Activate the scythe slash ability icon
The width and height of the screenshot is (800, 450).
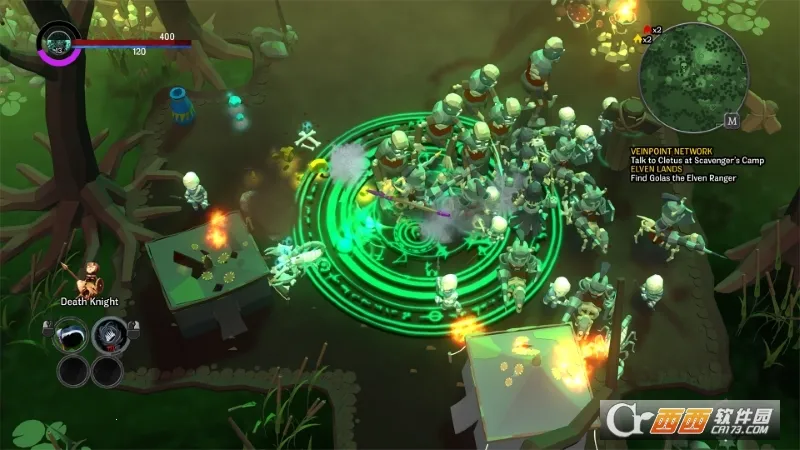pyautogui.click(x=73, y=337)
